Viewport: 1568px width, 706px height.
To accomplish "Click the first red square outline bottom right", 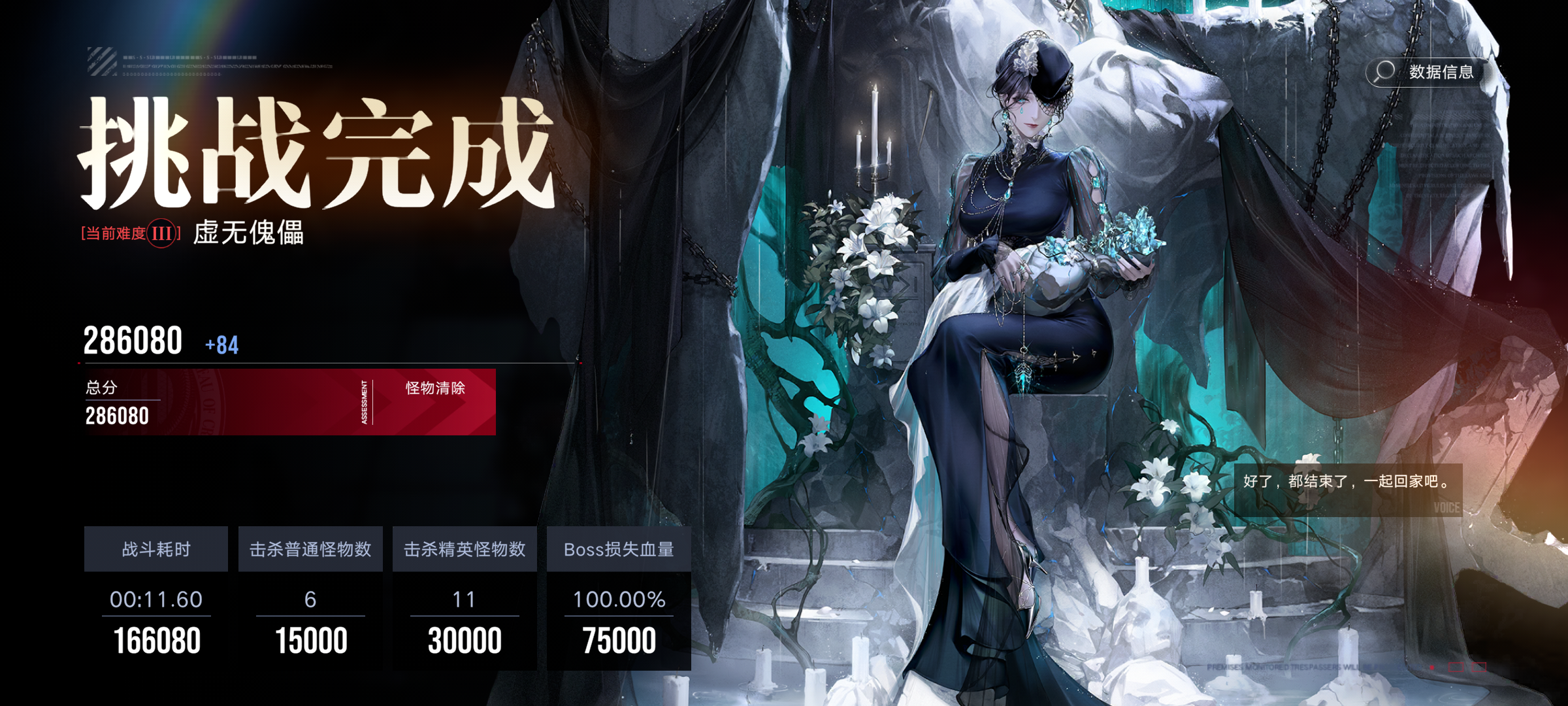I will pos(1456,667).
